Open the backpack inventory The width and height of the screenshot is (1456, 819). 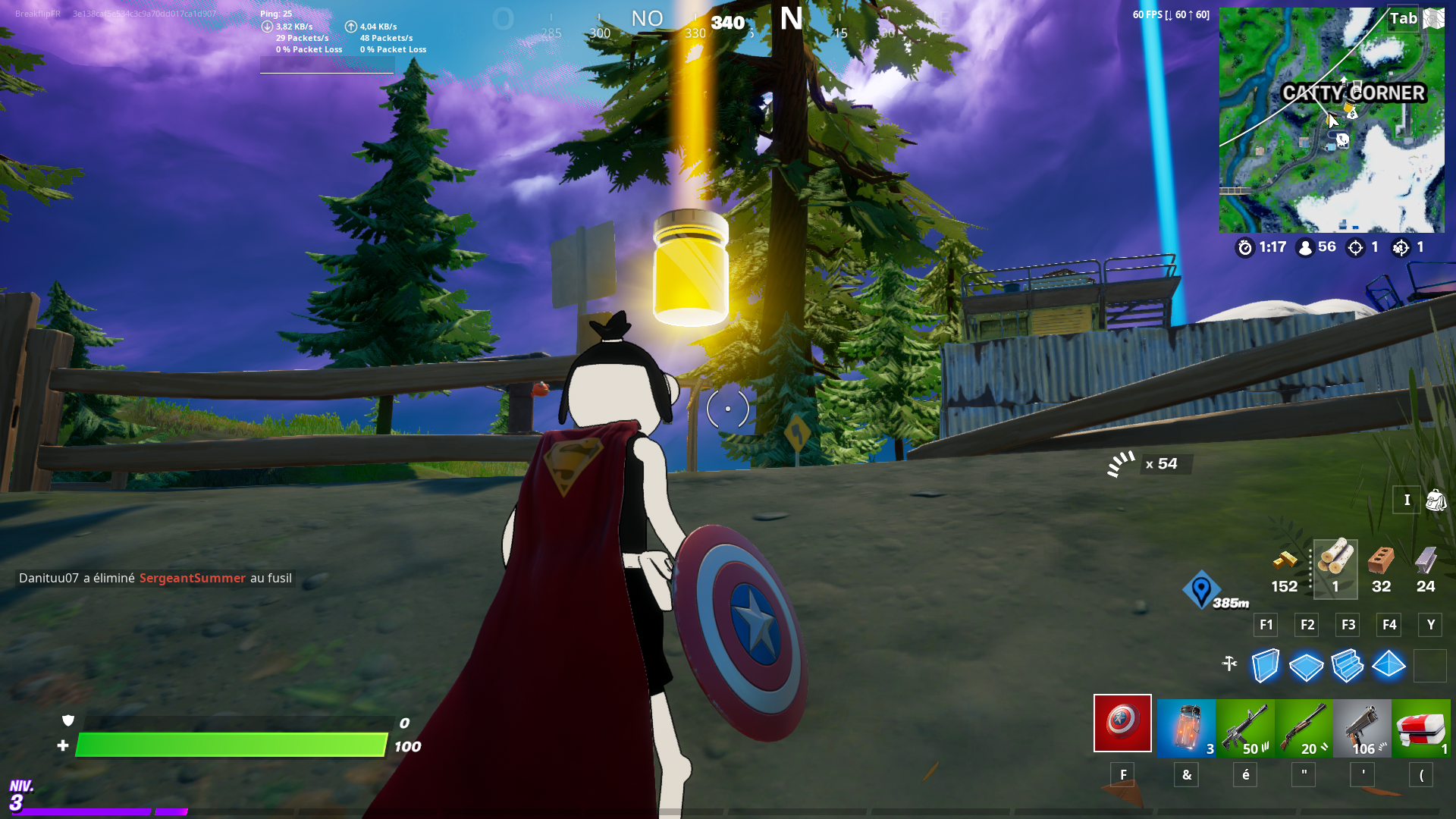pos(1436,500)
